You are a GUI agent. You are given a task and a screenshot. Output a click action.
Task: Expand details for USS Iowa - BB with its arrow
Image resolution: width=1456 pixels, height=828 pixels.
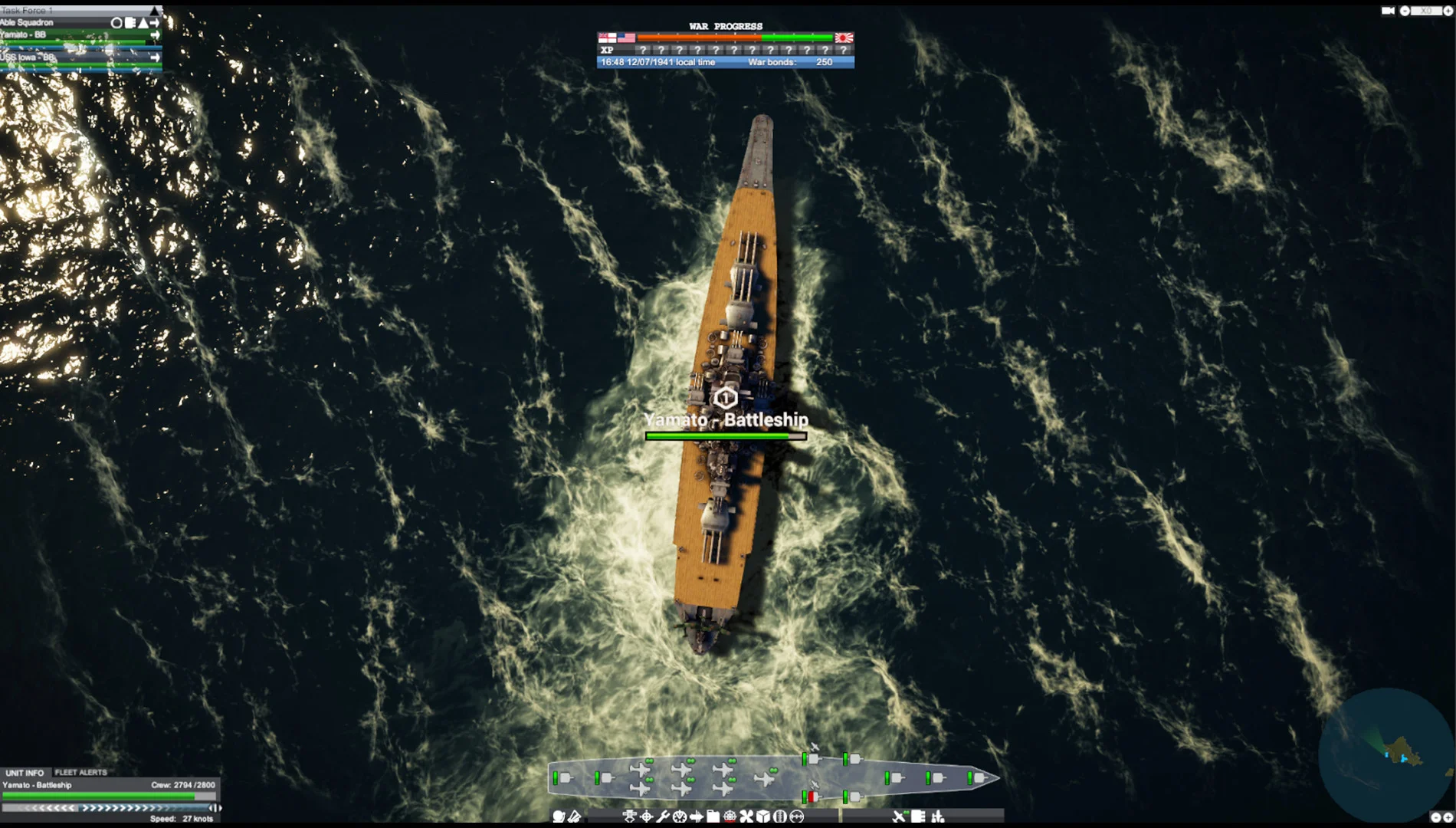[x=156, y=58]
